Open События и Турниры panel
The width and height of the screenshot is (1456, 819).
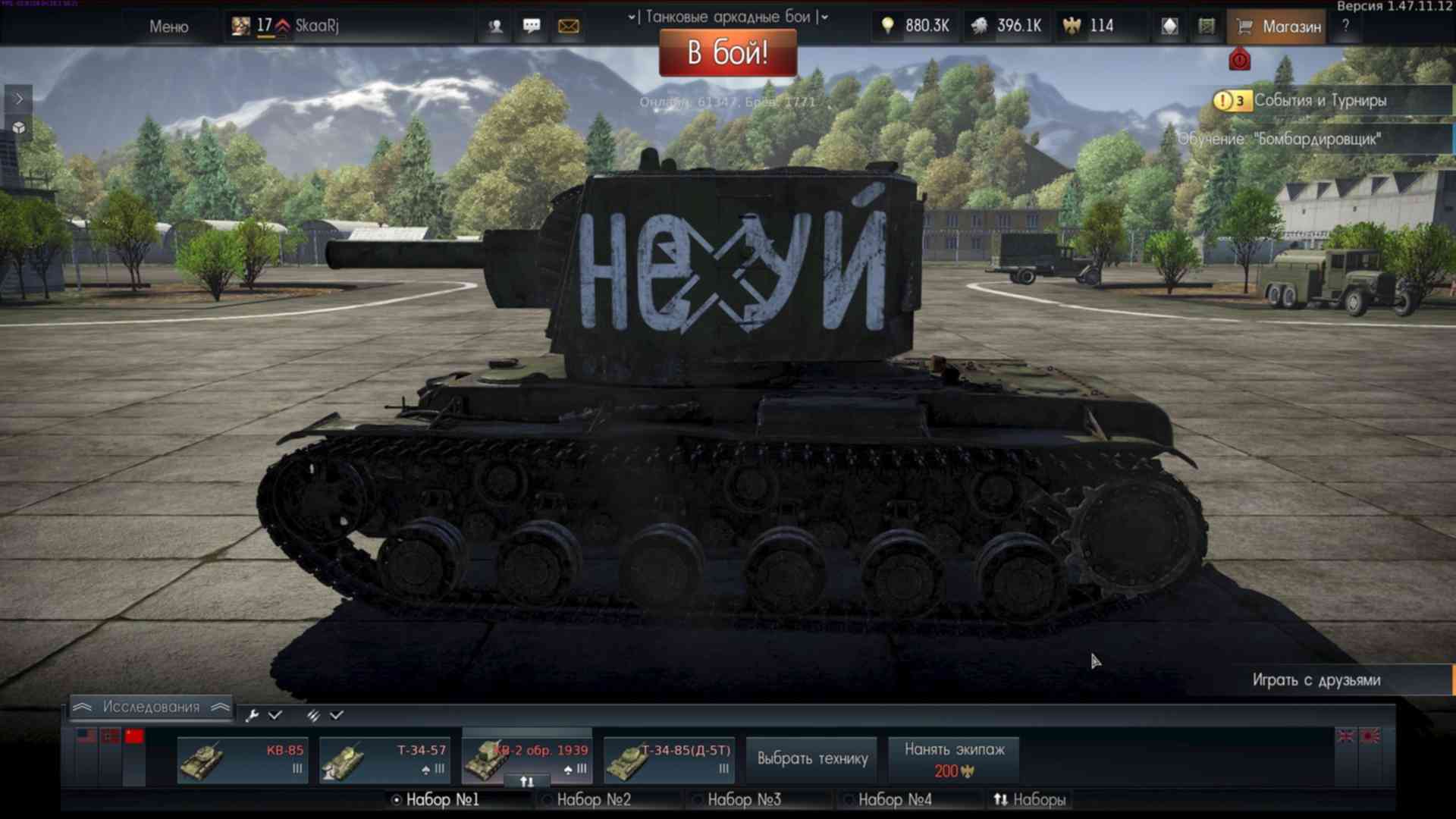(1319, 100)
